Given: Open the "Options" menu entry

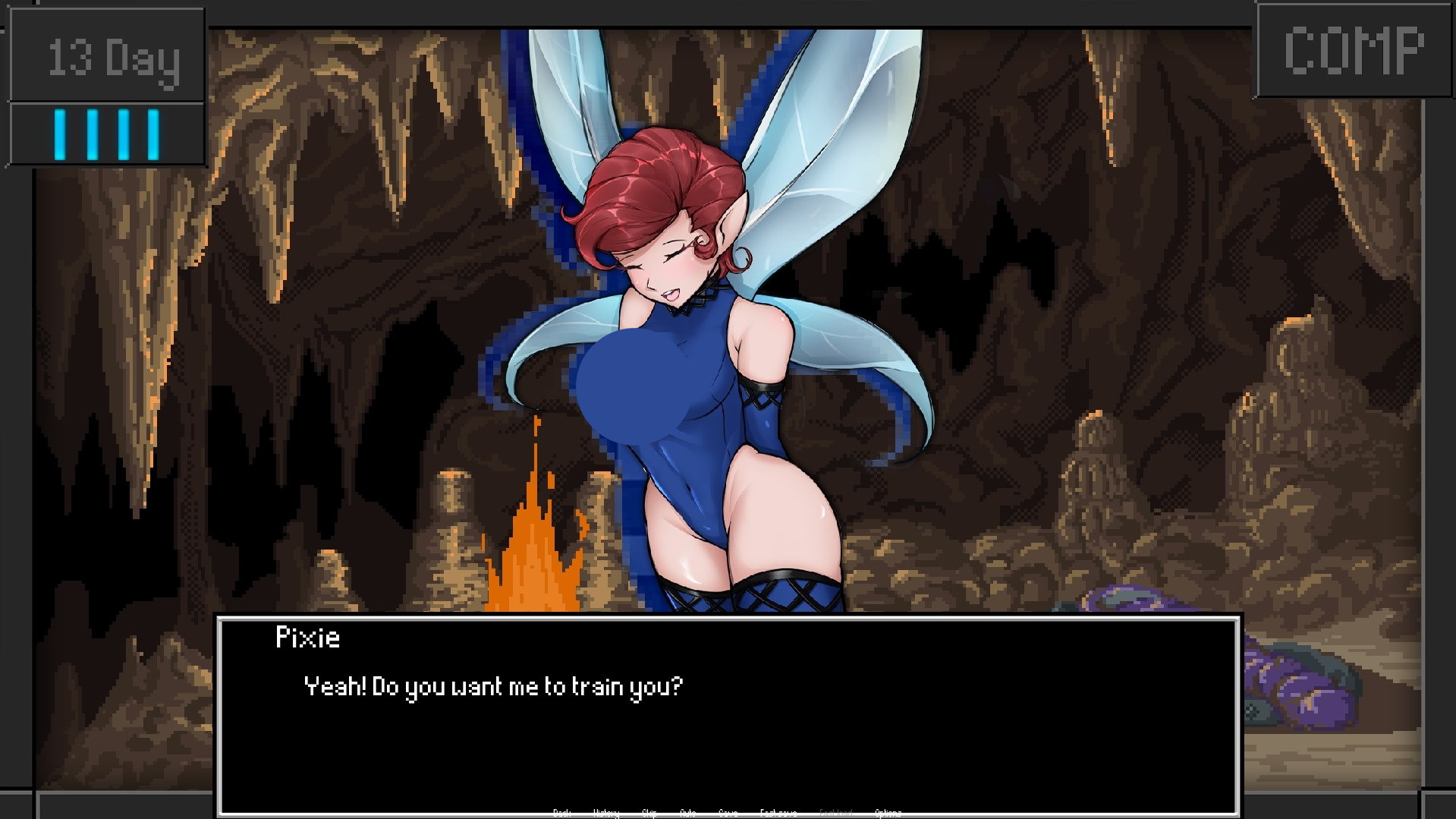Looking at the screenshot, I should tap(888, 812).
